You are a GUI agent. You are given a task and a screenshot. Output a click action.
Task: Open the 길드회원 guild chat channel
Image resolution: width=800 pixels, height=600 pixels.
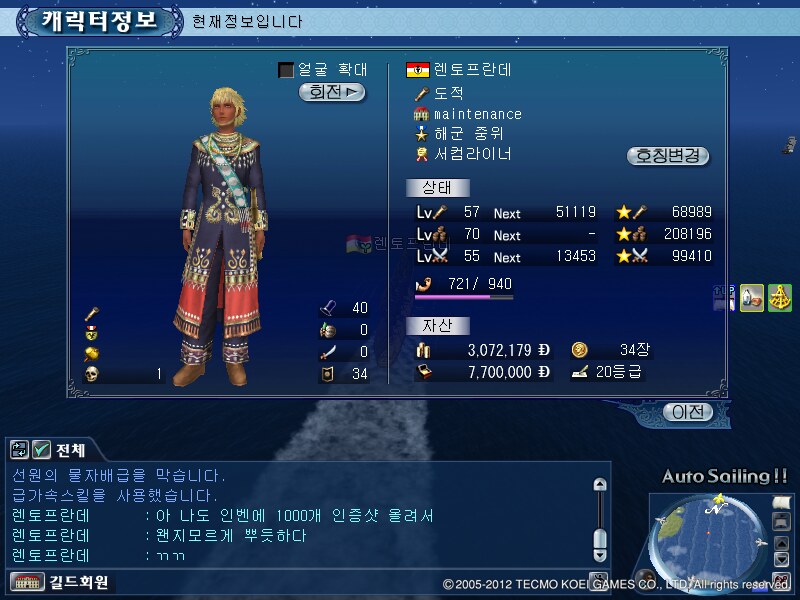(60, 582)
